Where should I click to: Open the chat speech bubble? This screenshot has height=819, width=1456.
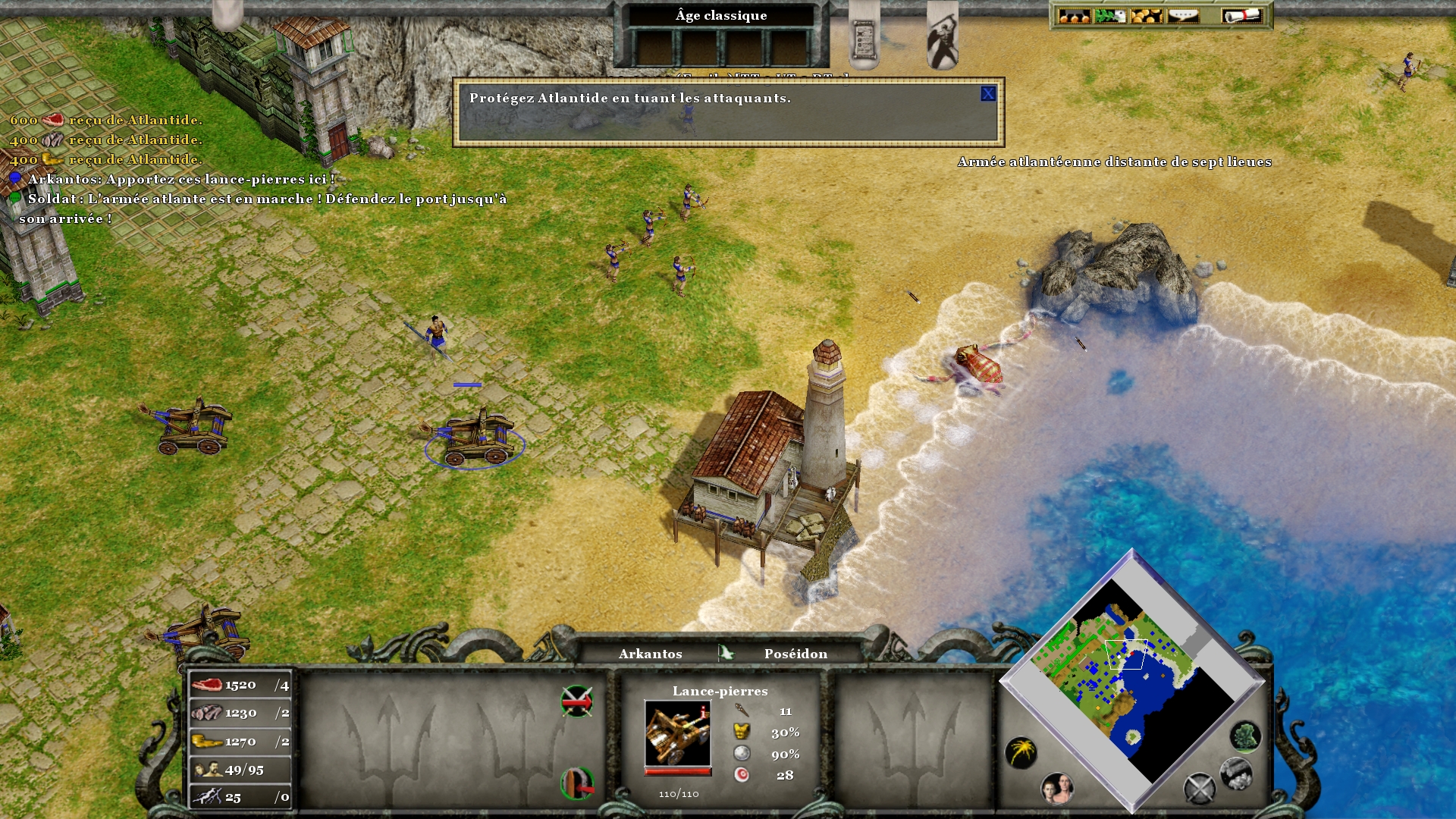1183,16
